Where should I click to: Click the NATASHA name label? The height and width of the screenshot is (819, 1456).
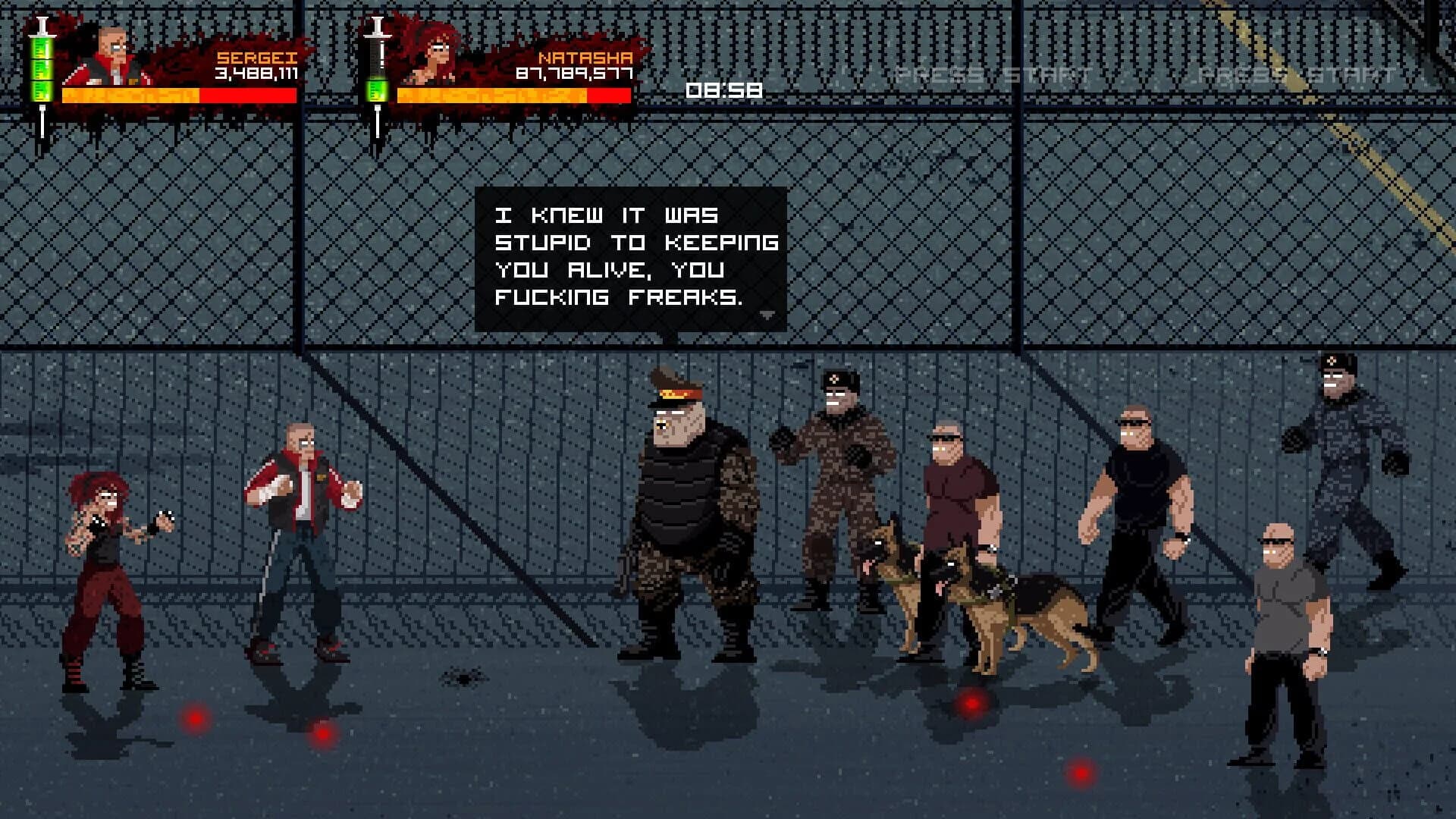(x=581, y=56)
